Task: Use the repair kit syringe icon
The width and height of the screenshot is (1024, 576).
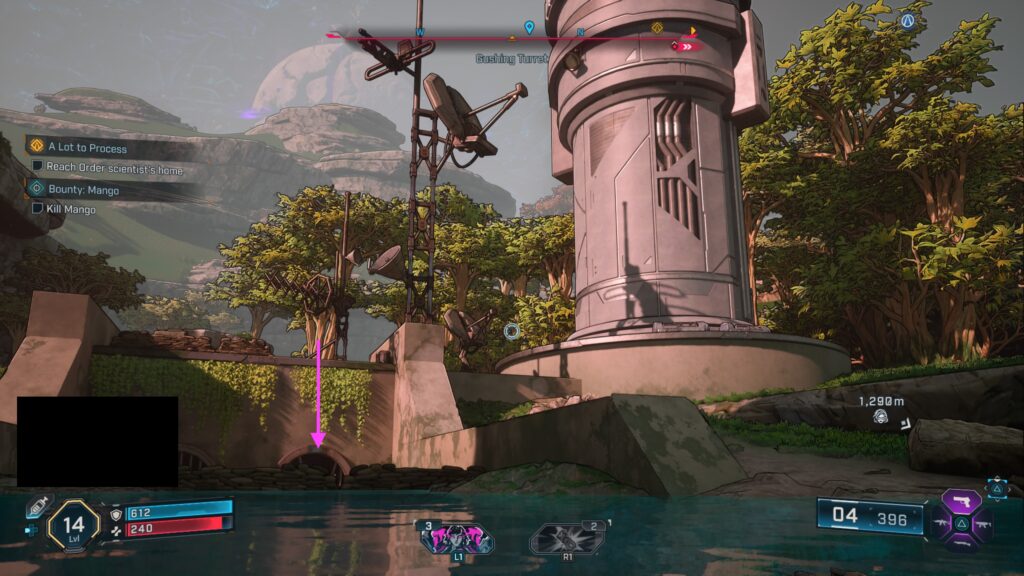Action: (x=36, y=507)
